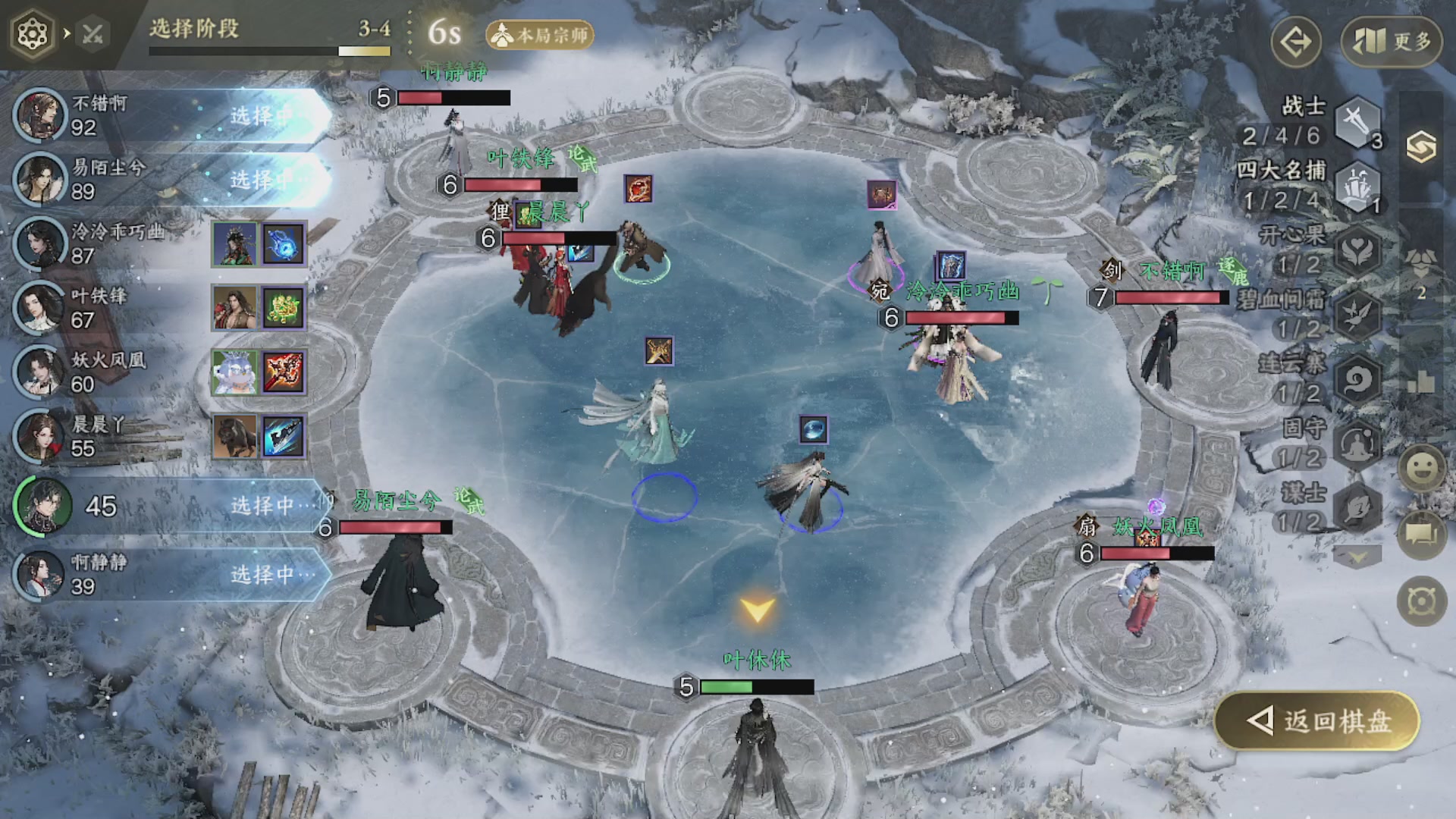Open the 开心果 synergy icon
This screenshot has height=819, width=1456.
tap(1357, 250)
